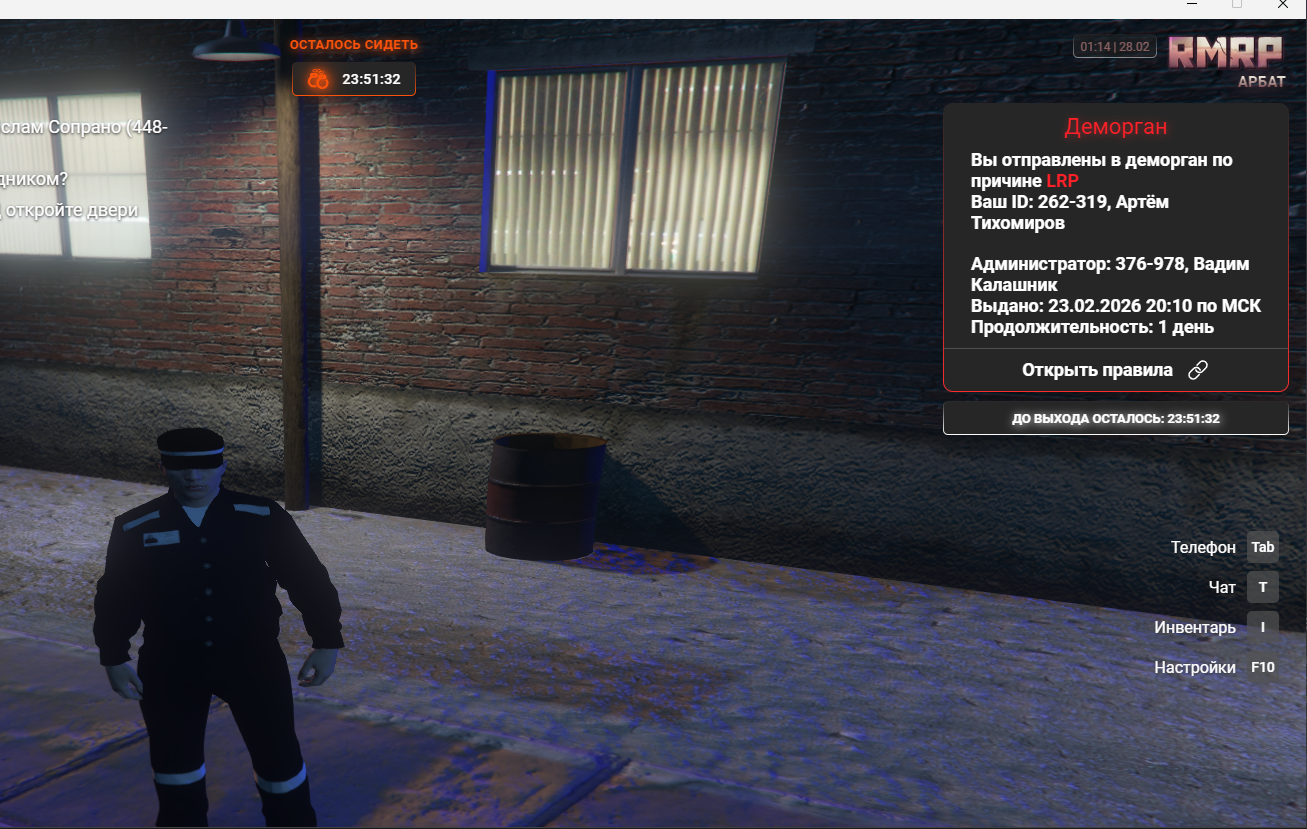The width and height of the screenshot is (1307, 829).
Task: Open the rules link in Деморган panel
Action: (1114, 370)
